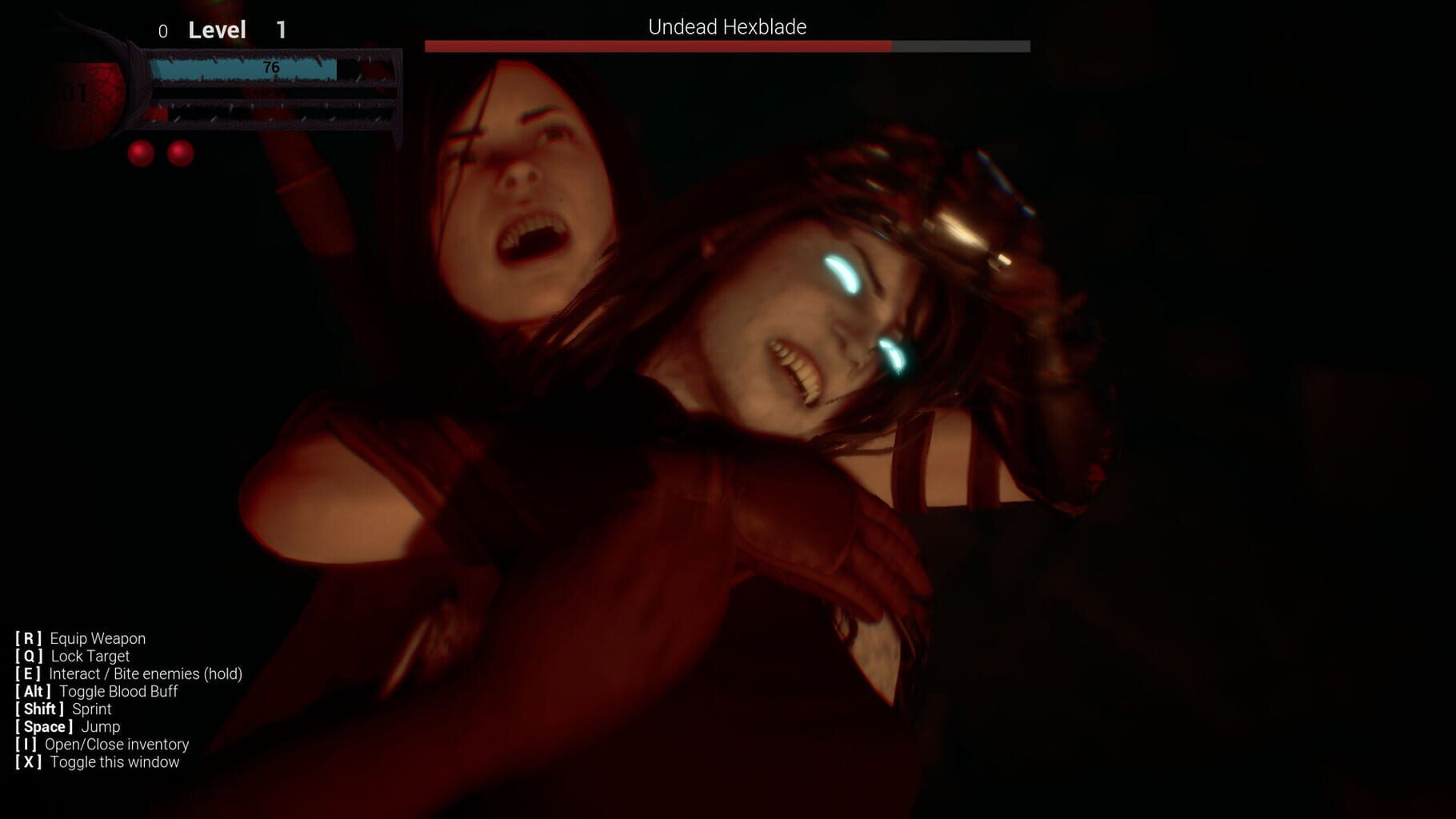
Task: Click the Sprint keybind entry
Action: click(62, 709)
